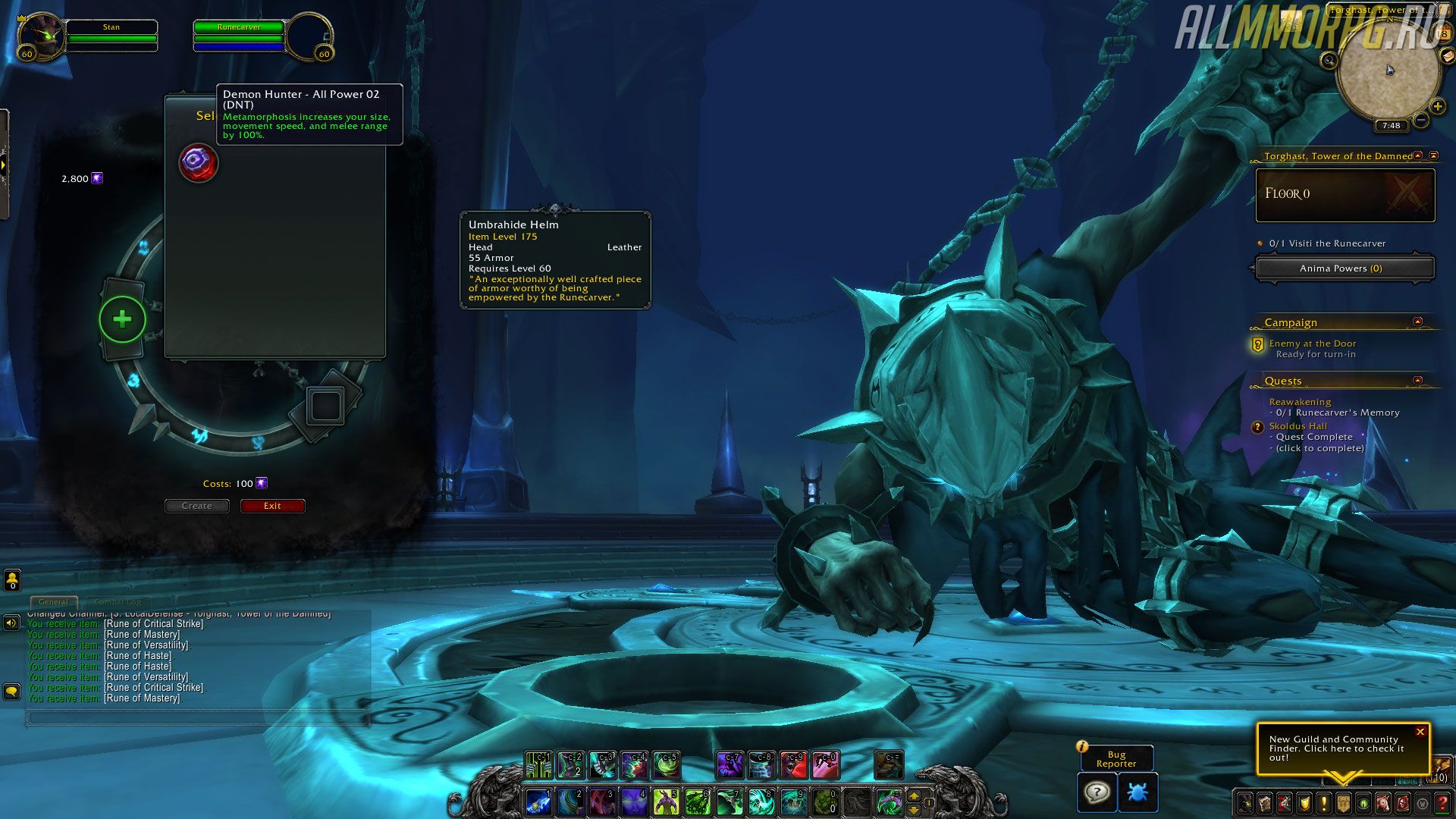Open the Bug Reporter bug icon
The image size is (1456, 819).
[x=1137, y=792]
